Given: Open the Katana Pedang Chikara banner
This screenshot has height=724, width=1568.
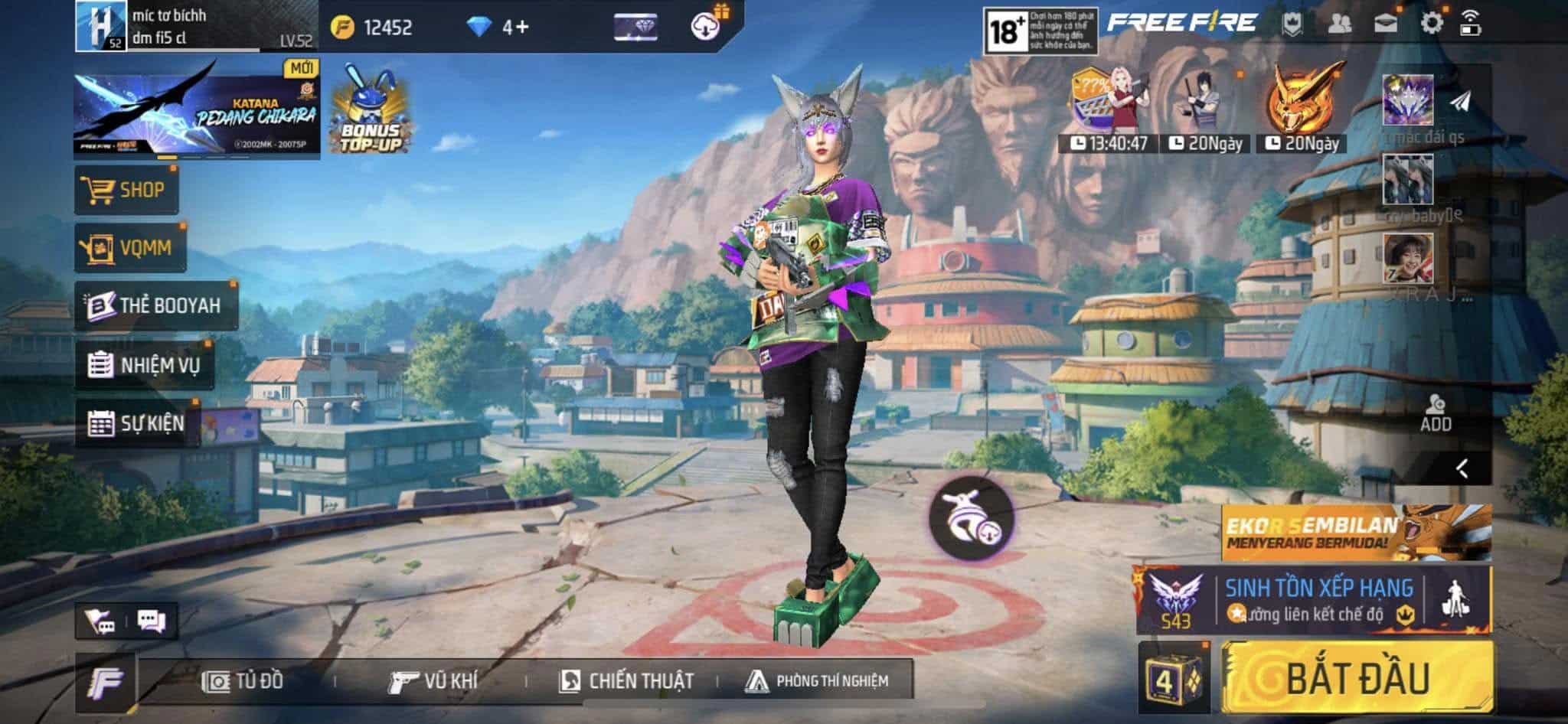Looking at the screenshot, I should pyautogui.click(x=197, y=113).
